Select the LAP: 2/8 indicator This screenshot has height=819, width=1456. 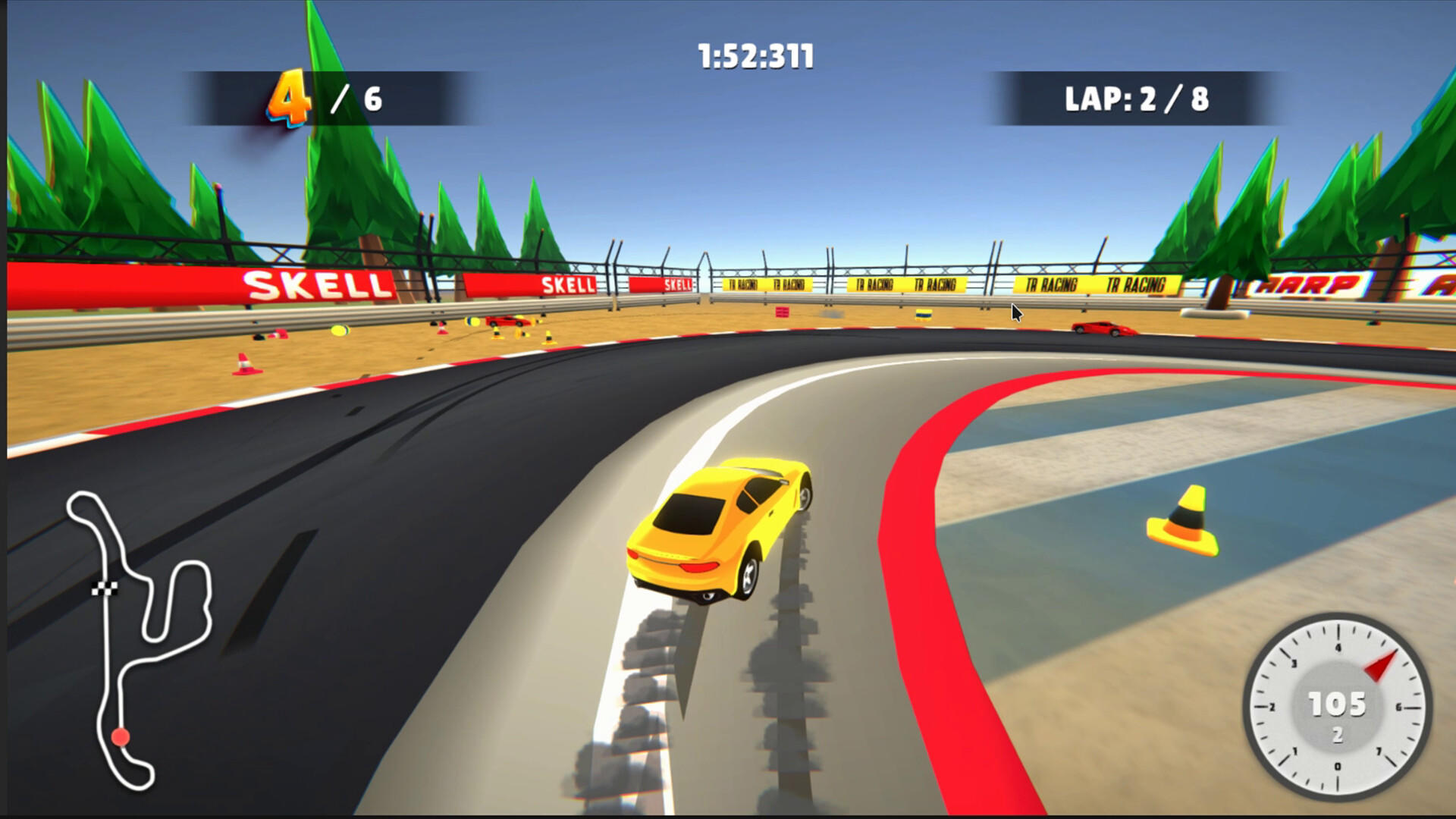(x=1137, y=97)
